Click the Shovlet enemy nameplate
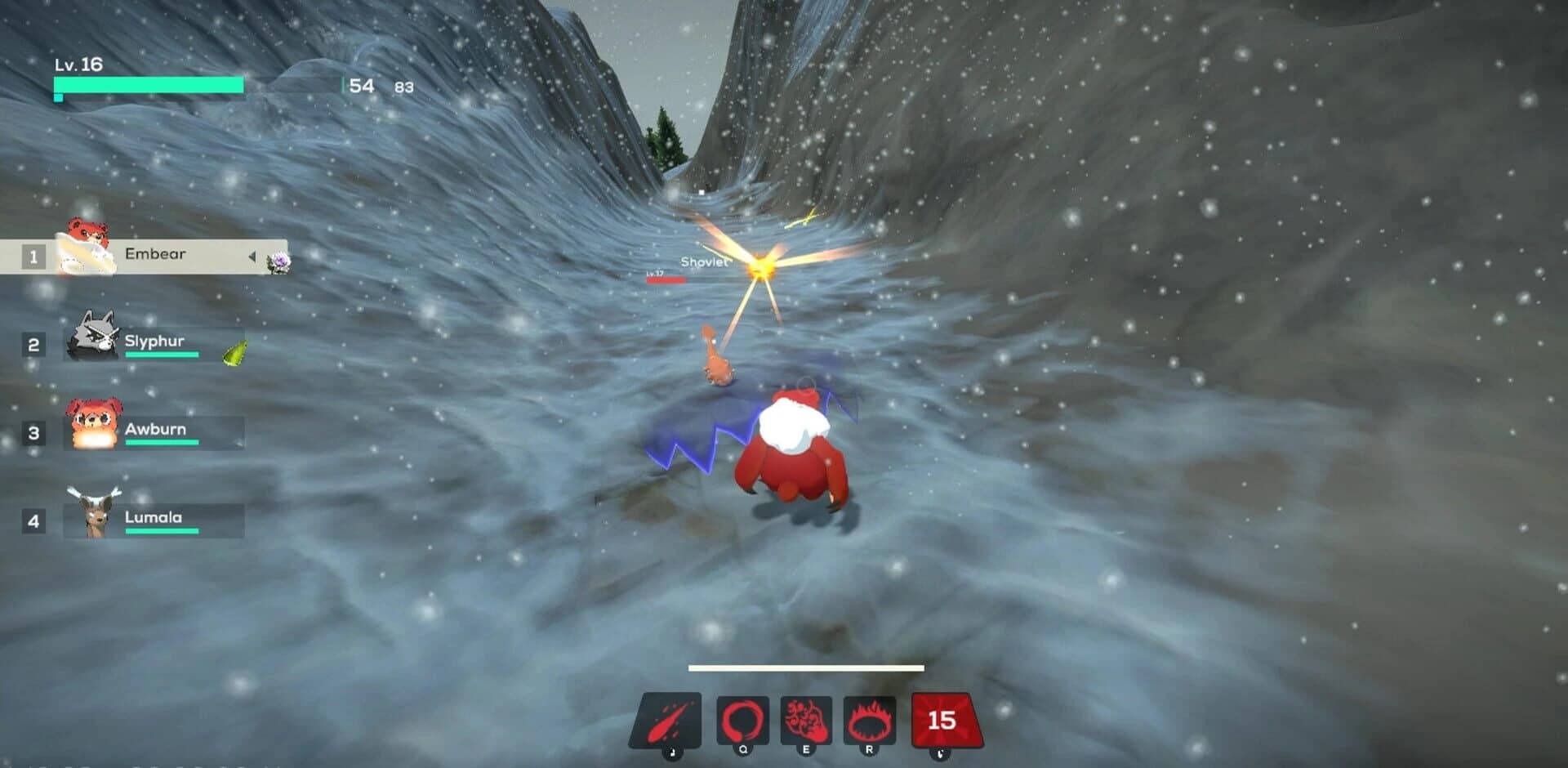Viewport: 1568px width, 768px height. pyautogui.click(x=704, y=263)
